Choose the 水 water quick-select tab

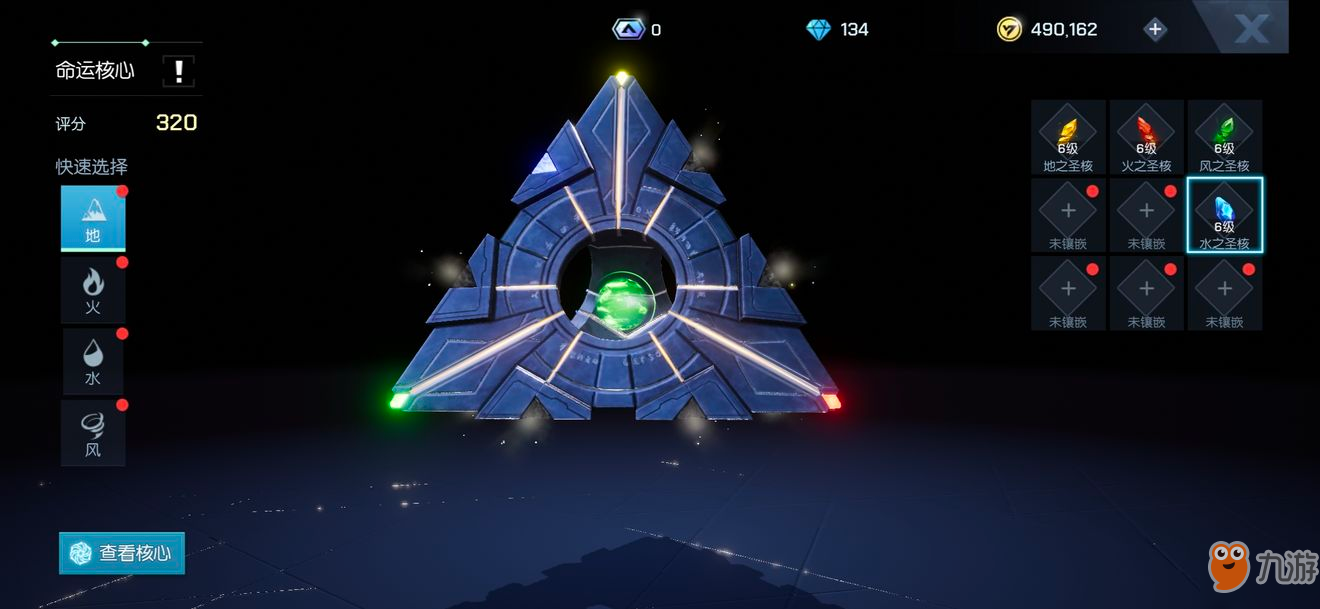click(x=93, y=361)
